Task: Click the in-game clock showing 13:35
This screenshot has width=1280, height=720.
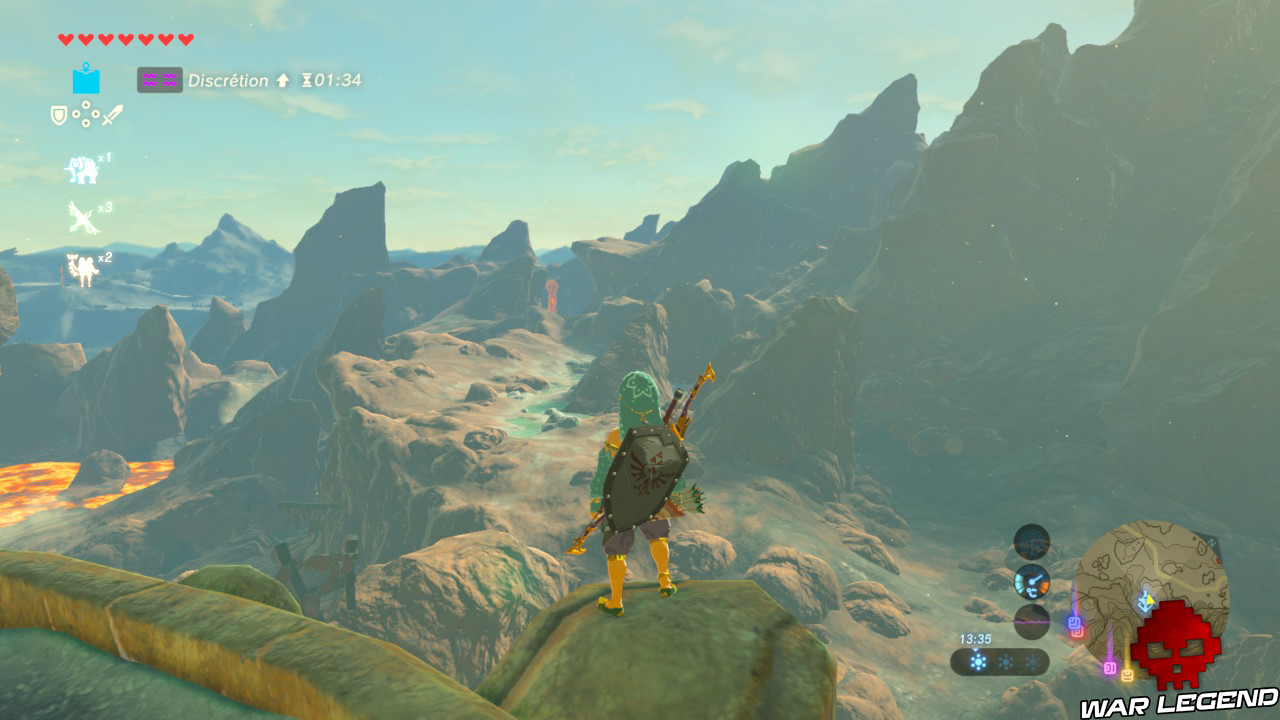Action: 976,638
